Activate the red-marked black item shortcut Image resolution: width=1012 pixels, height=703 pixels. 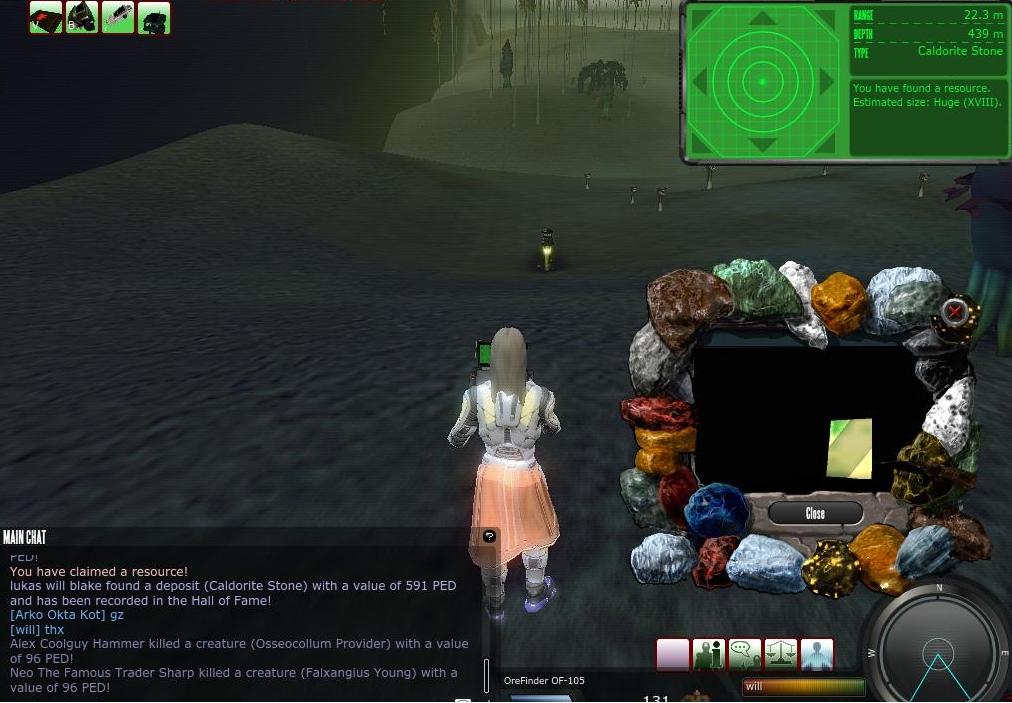point(46,17)
